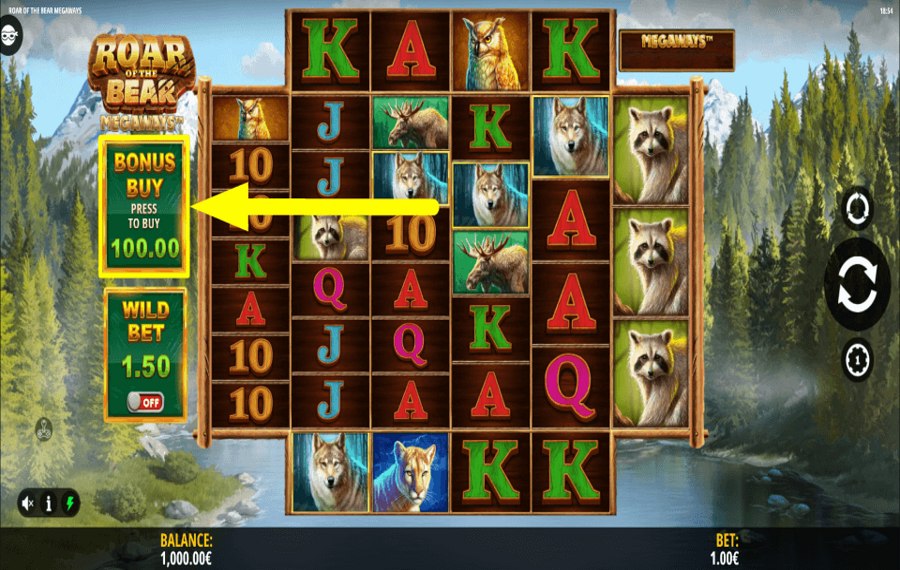Buy the bonus for 100.00
Viewport: 900px width, 570px height.
point(145,207)
